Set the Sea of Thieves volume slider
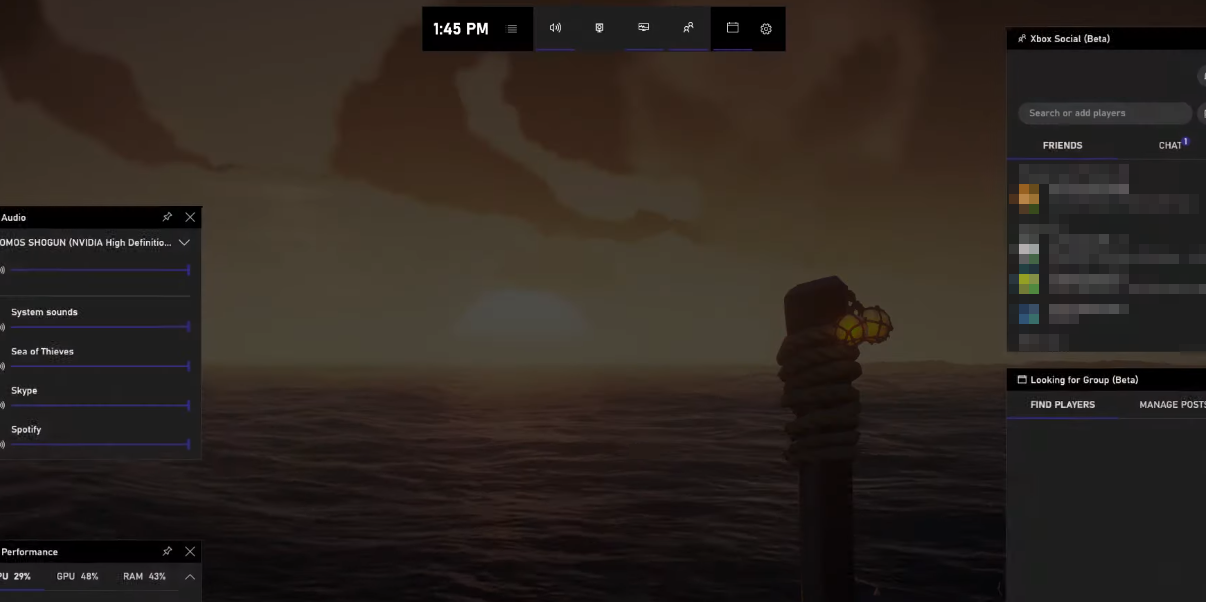1206x602 pixels. (100, 366)
